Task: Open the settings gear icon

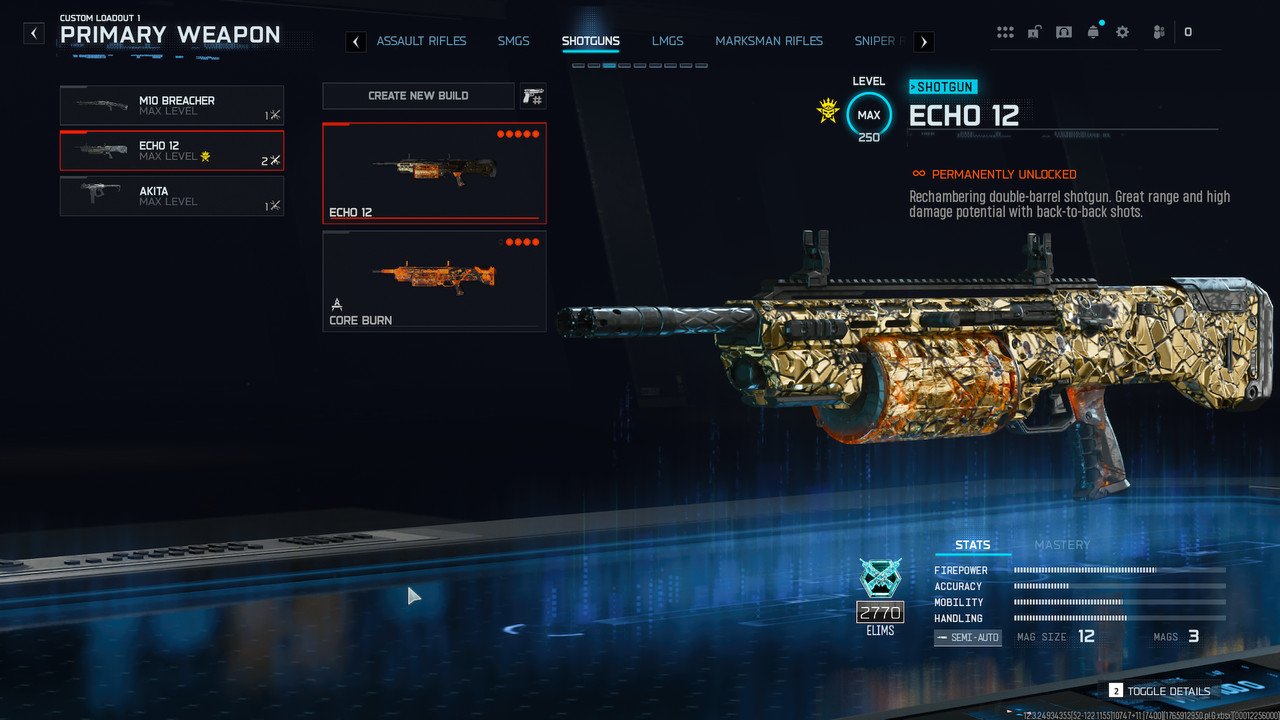Action: [x=1122, y=32]
